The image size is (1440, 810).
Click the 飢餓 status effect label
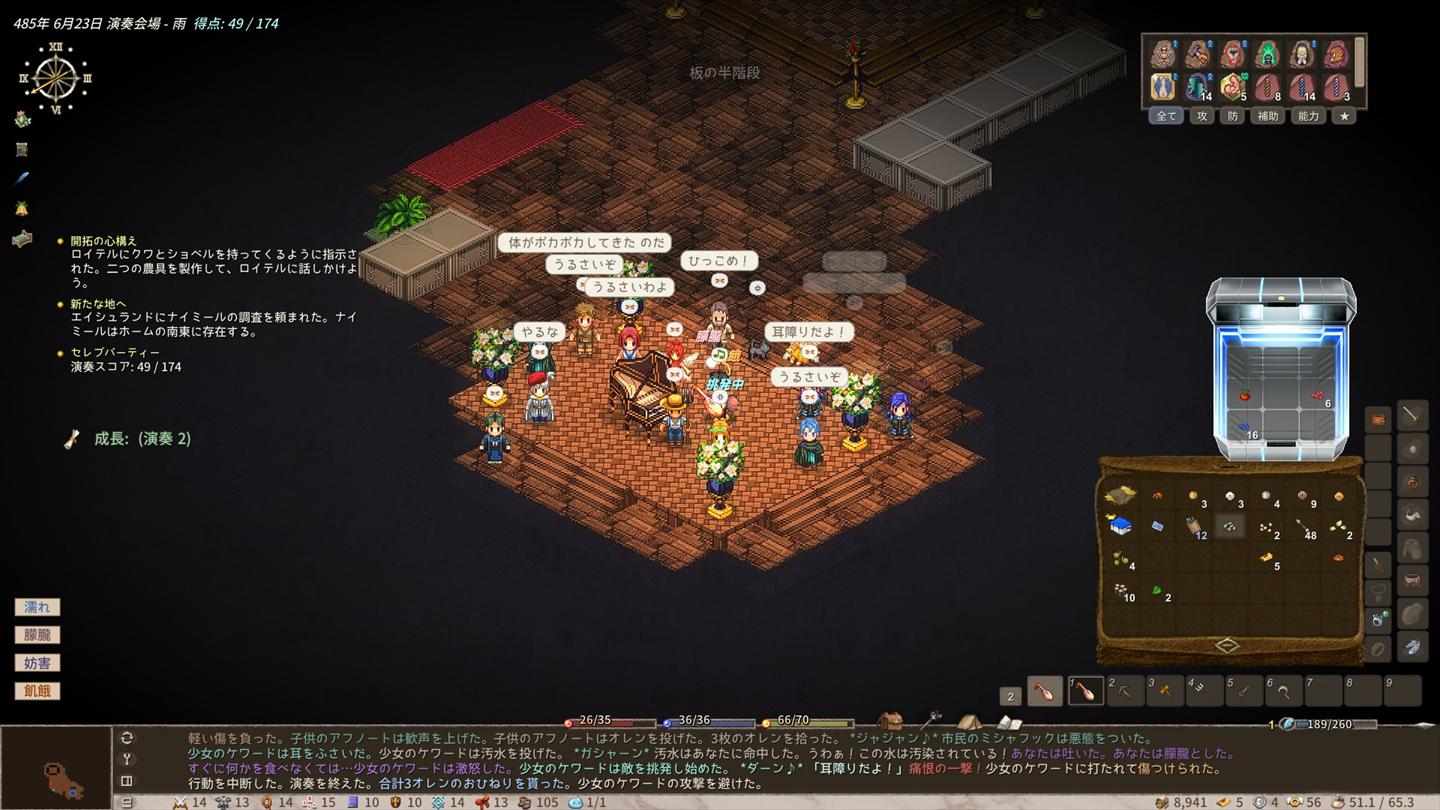[37, 691]
